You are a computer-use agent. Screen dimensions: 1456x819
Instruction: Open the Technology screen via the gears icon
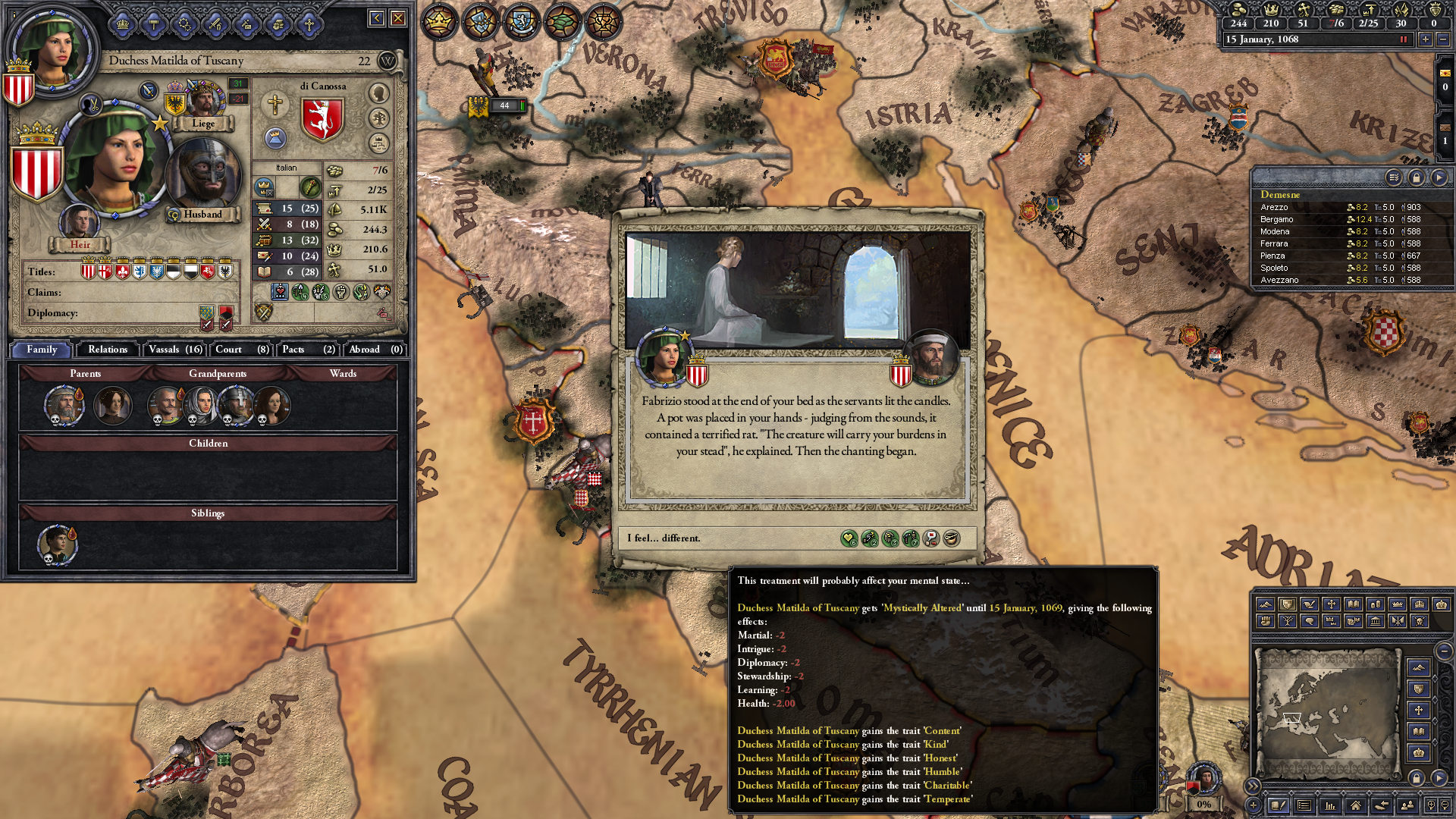(x=184, y=23)
